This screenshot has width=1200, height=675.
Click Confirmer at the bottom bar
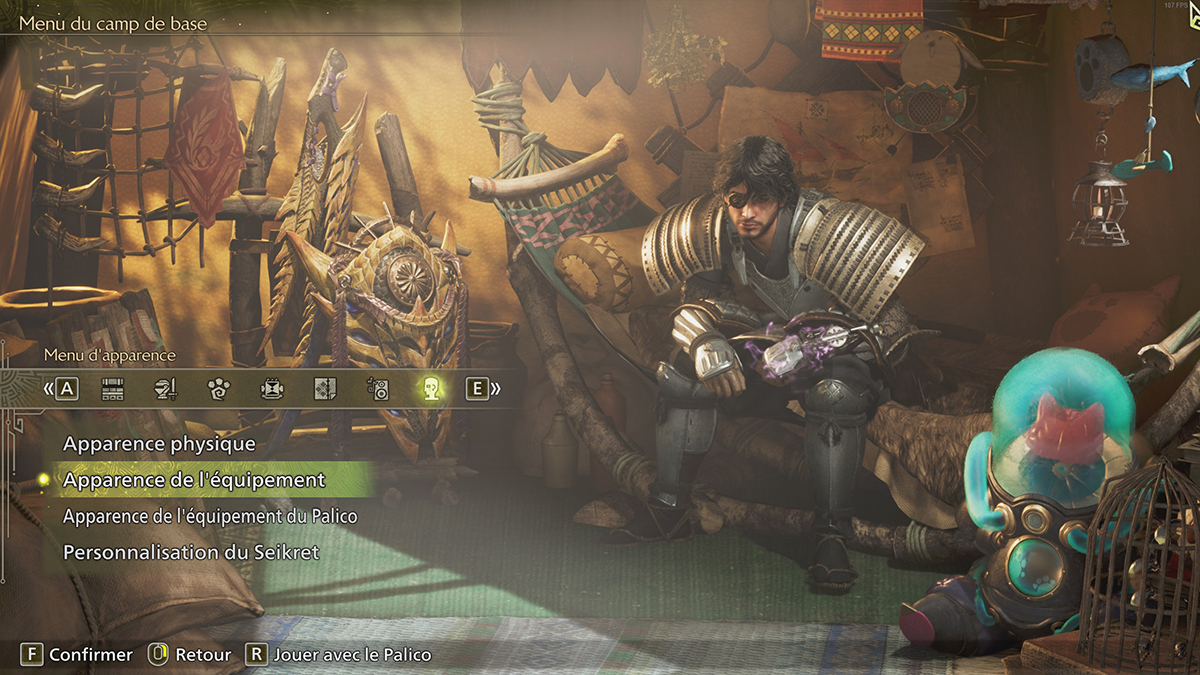click(78, 655)
